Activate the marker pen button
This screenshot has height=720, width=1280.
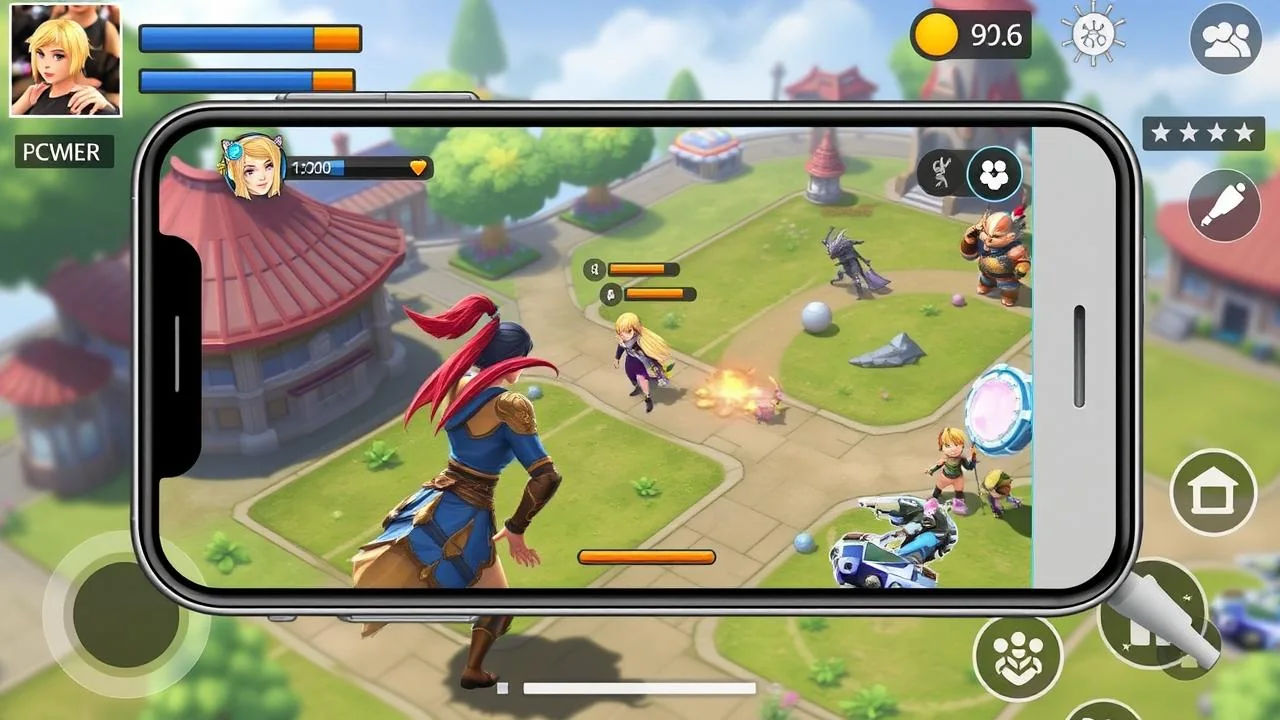point(1224,205)
